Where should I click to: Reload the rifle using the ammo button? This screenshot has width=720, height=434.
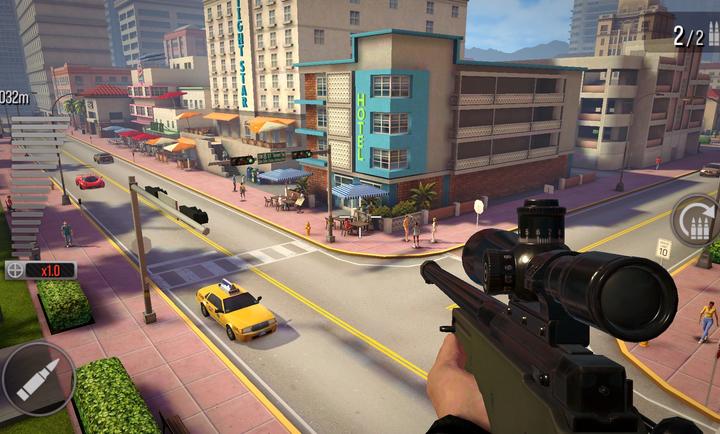[697, 220]
